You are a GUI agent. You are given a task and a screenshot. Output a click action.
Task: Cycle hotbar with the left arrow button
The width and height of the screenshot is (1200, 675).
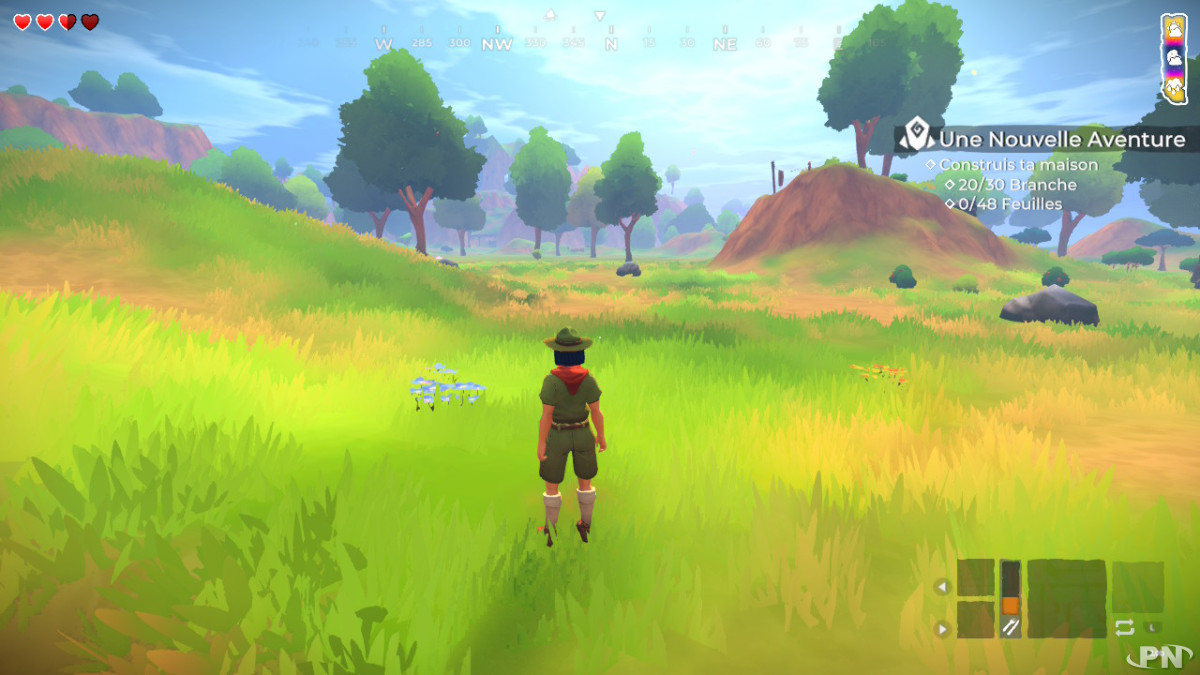click(941, 587)
